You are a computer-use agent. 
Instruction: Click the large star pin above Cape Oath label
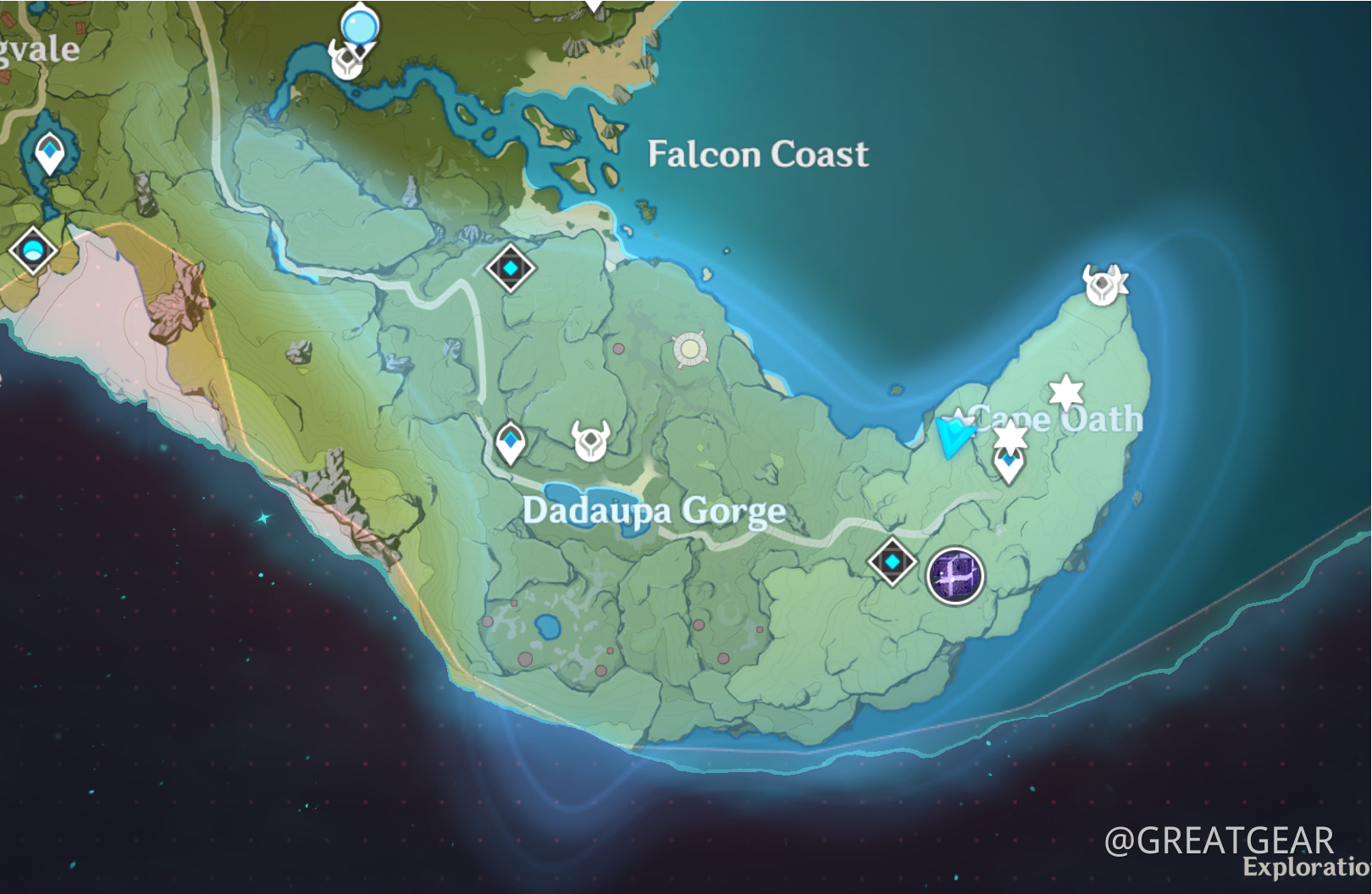coord(1065,392)
